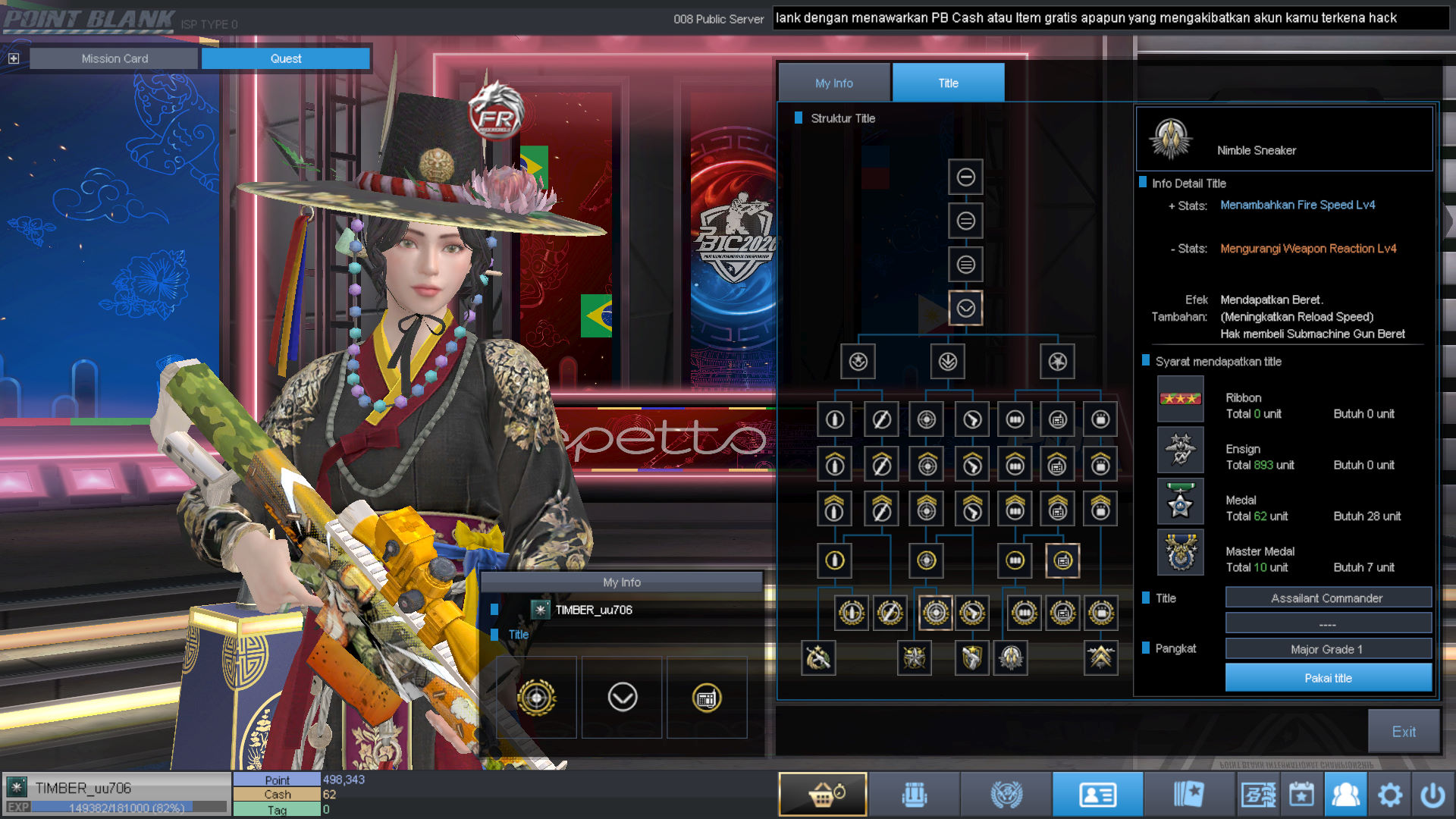Open the shop basket icon
Image resolution: width=1456 pixels, height=819 pixels.
[823, 794]
